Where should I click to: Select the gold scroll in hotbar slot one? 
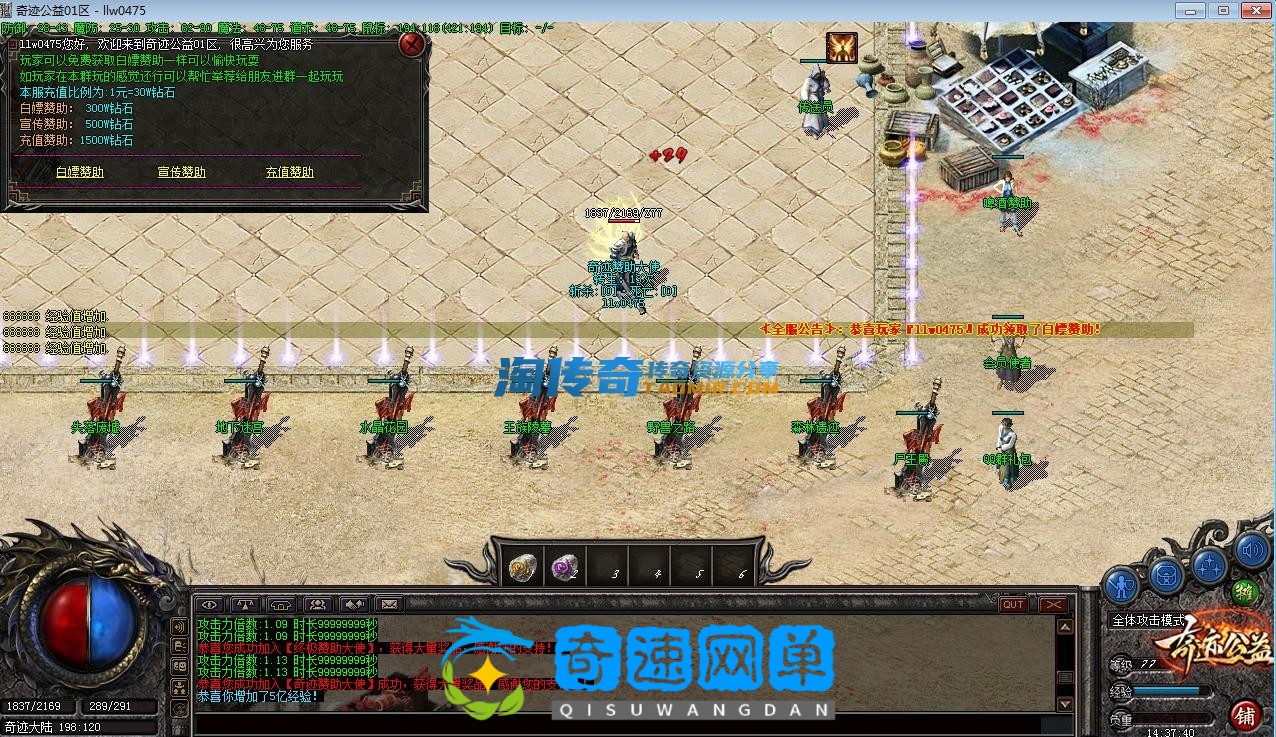(x=523, y=567)
